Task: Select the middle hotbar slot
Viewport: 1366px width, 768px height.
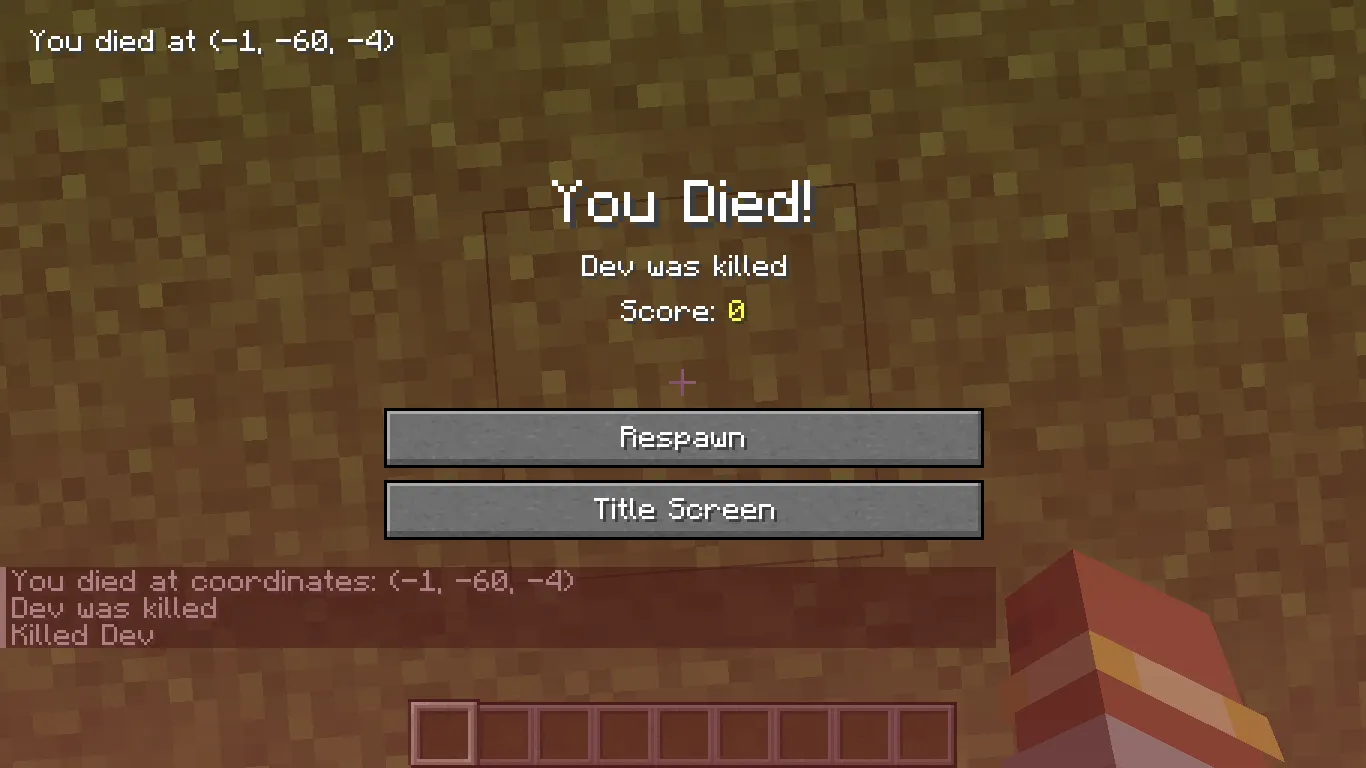Action: coord(683,732)
